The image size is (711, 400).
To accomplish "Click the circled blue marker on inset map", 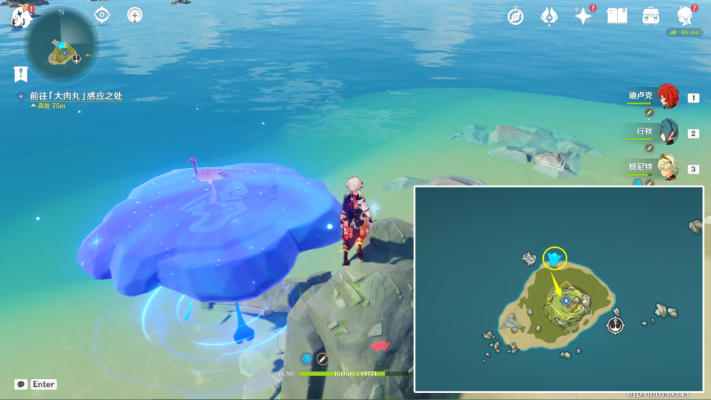I will tap(554, 259).
